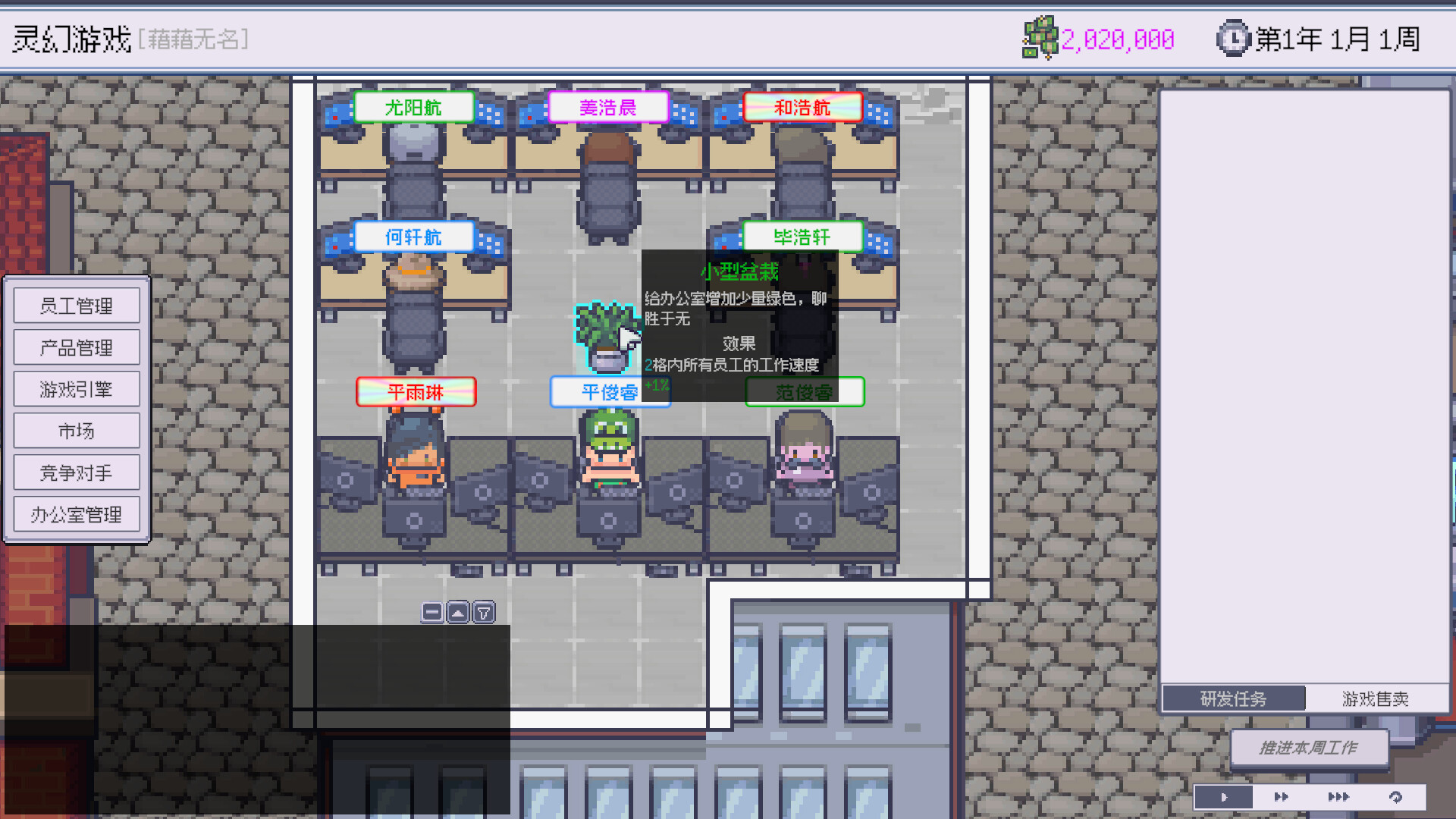Click the double-arrow fast speed icon

1280,797
